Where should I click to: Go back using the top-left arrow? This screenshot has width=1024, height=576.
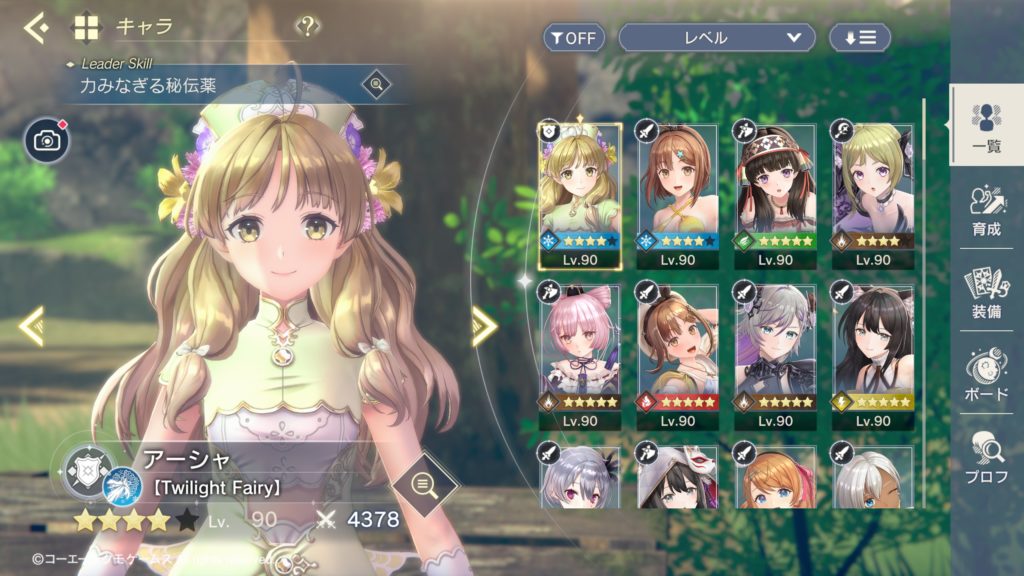(37, 27)
